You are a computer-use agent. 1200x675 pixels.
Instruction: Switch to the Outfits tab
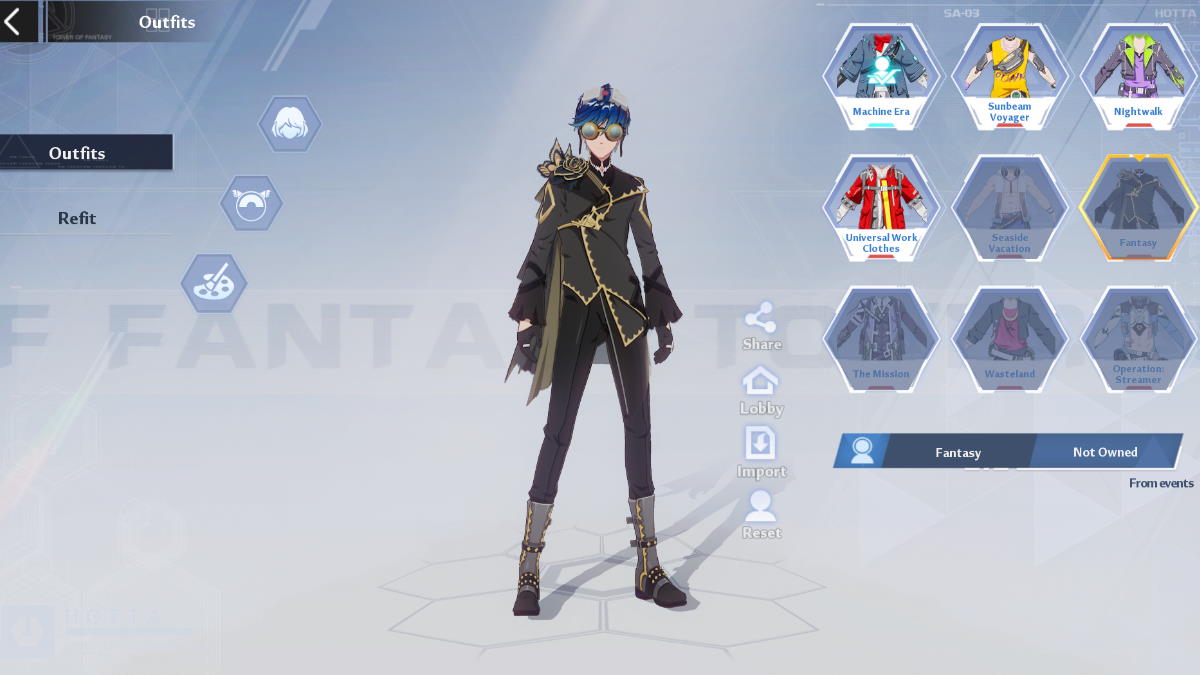click(x=78, y=153)
